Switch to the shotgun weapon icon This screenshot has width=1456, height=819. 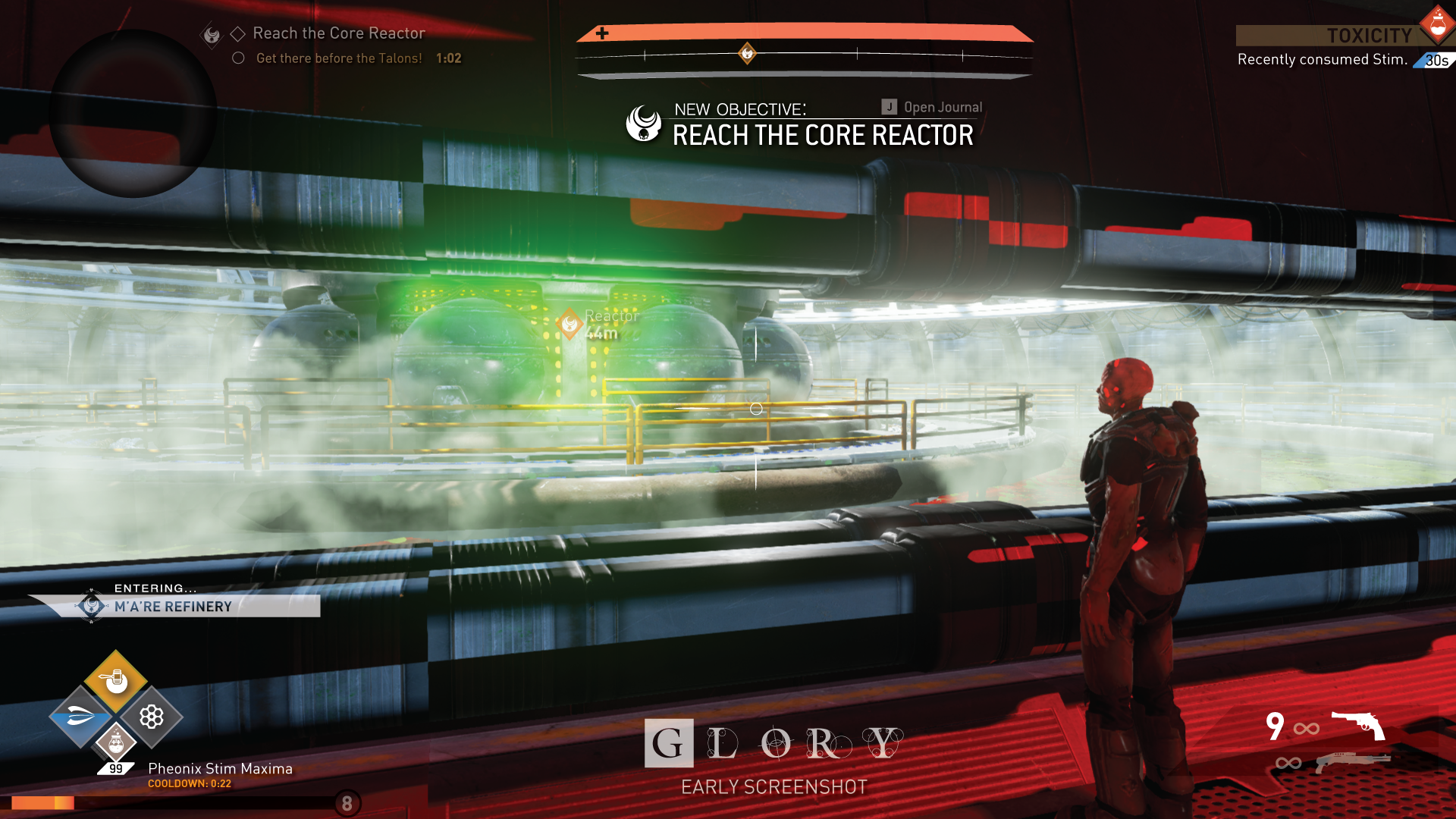pos(1353,761)
